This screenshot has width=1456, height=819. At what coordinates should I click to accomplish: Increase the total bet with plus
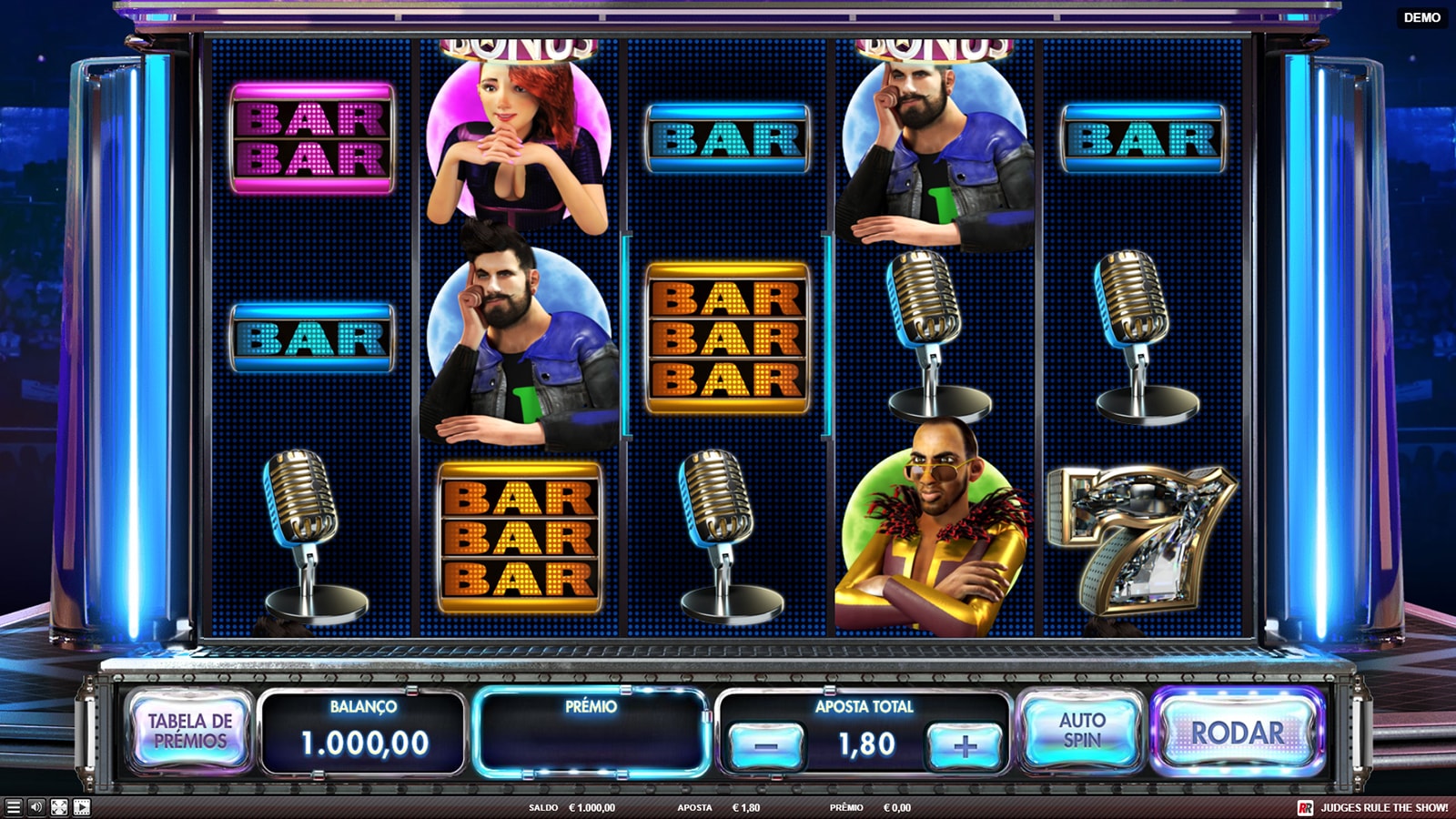click(x=964, y=745)
